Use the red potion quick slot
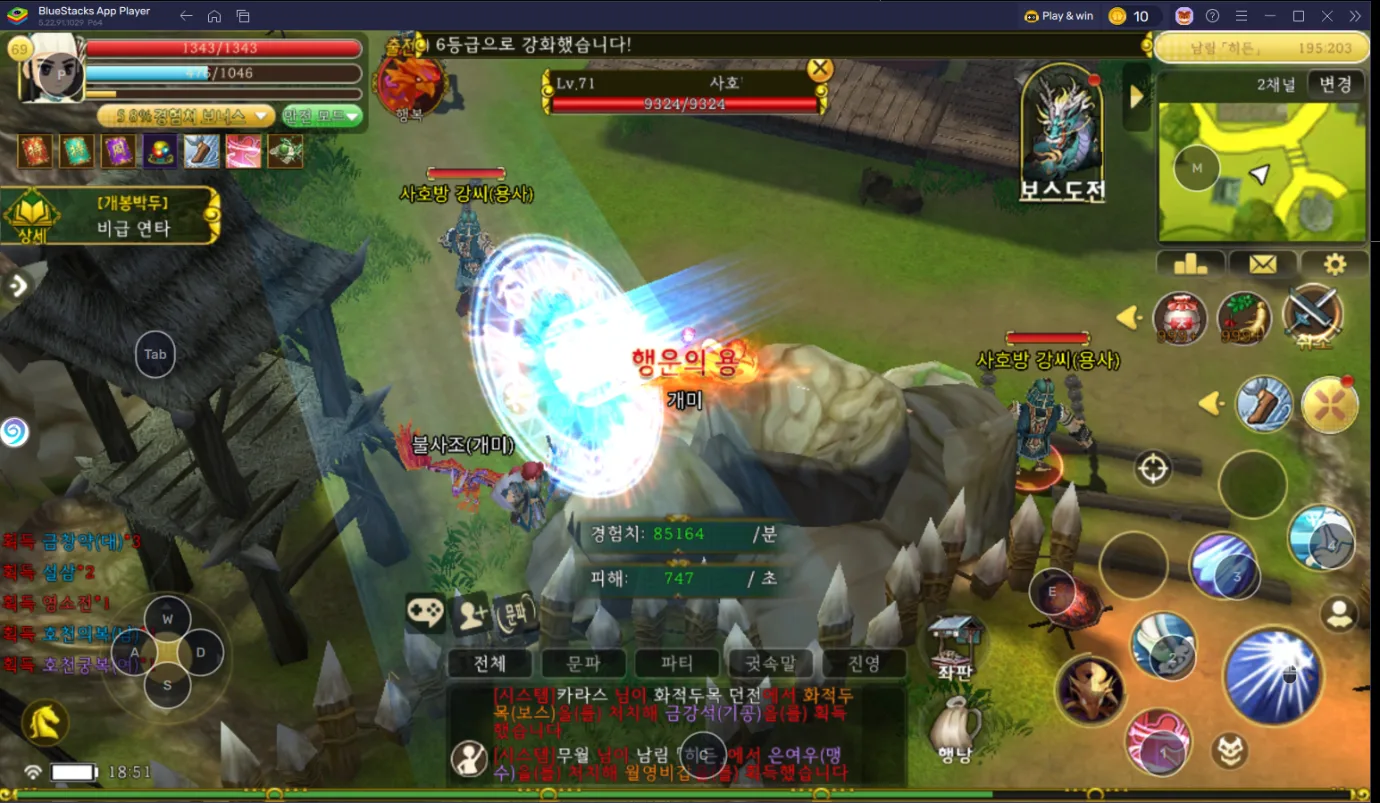Viewport: 1380px width, 803px height. coord(1180,319)
